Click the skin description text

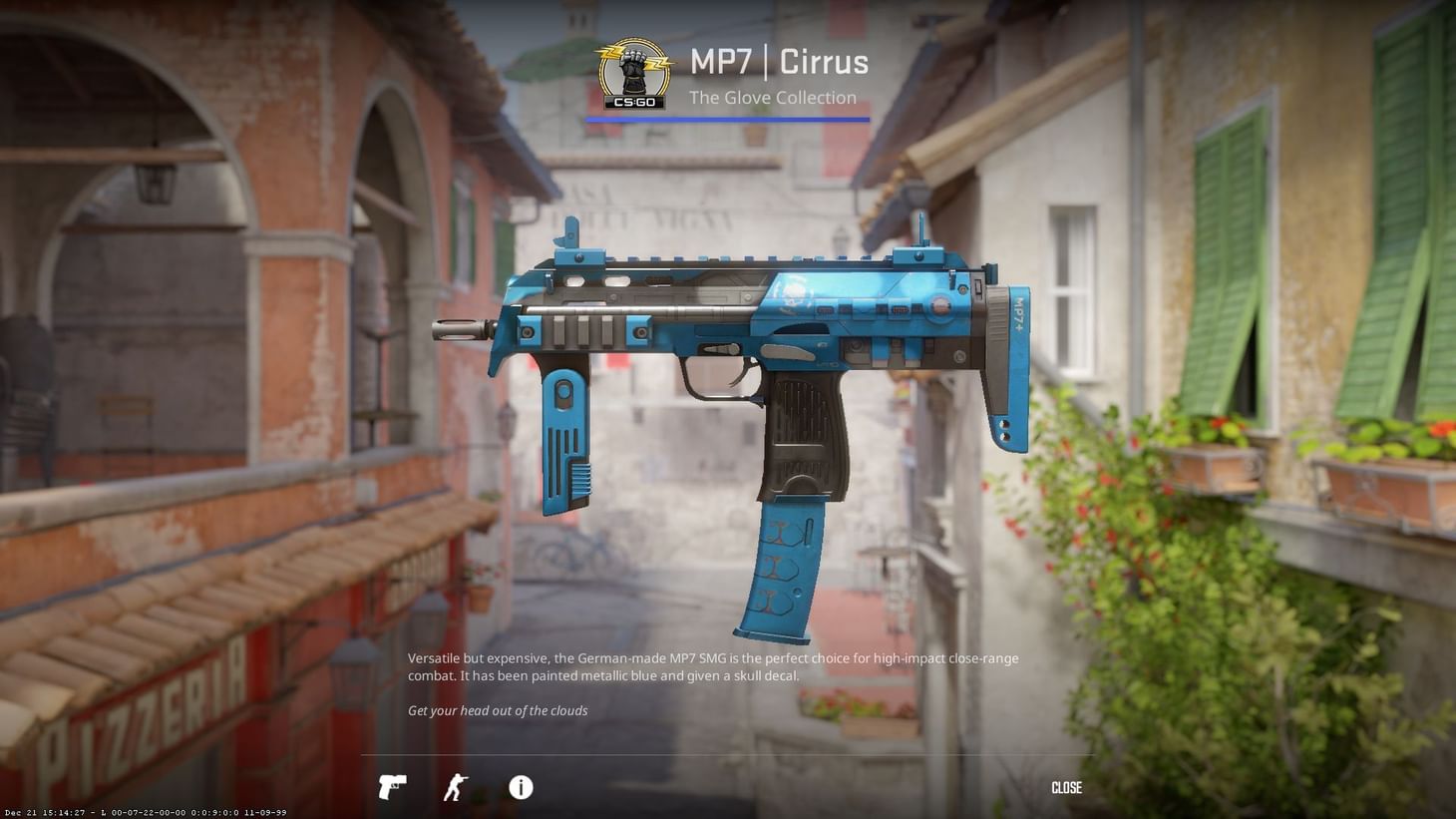pyautogui.click(x=713, y=666)
